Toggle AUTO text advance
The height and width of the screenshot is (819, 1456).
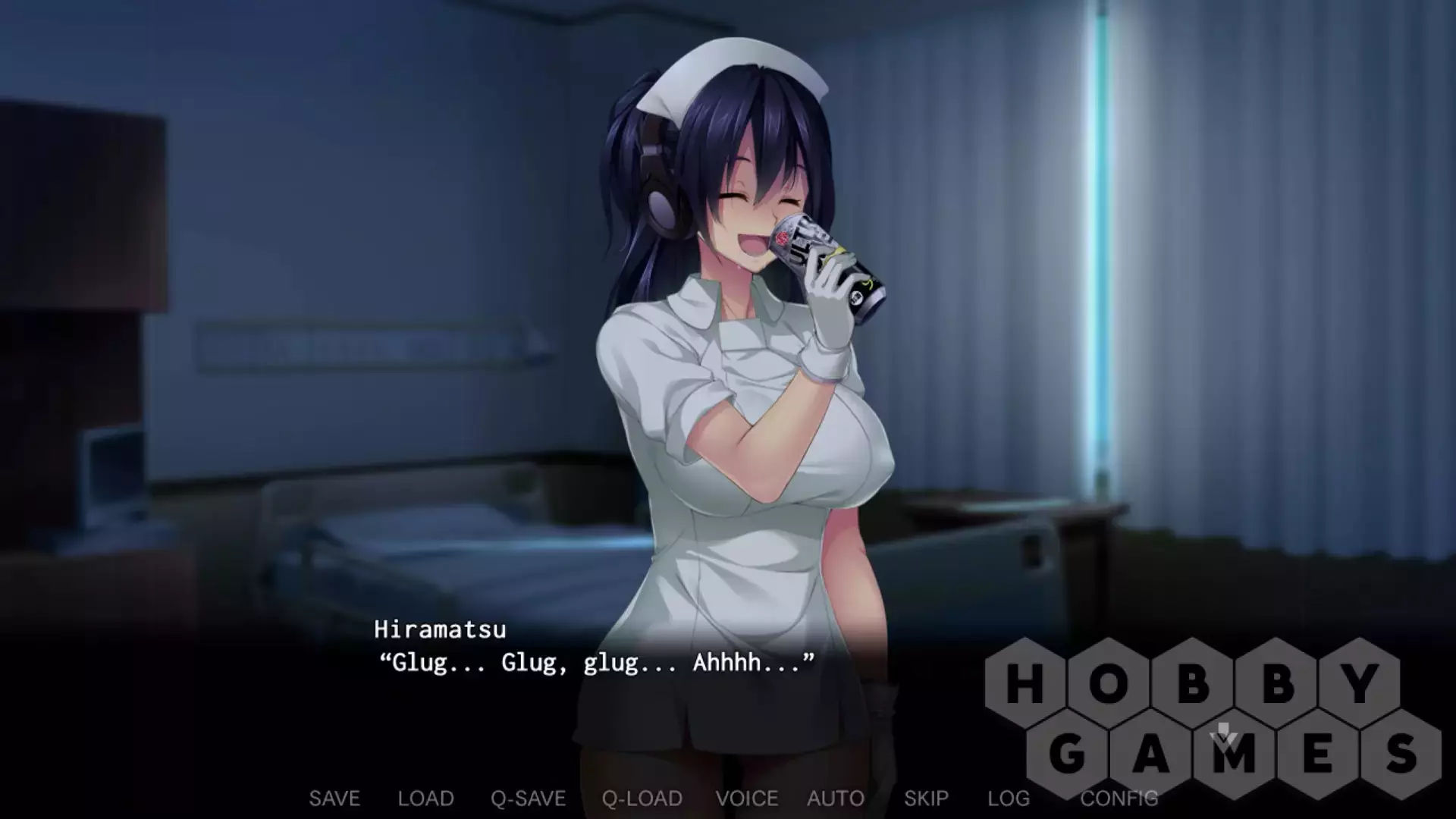point(835,799)
